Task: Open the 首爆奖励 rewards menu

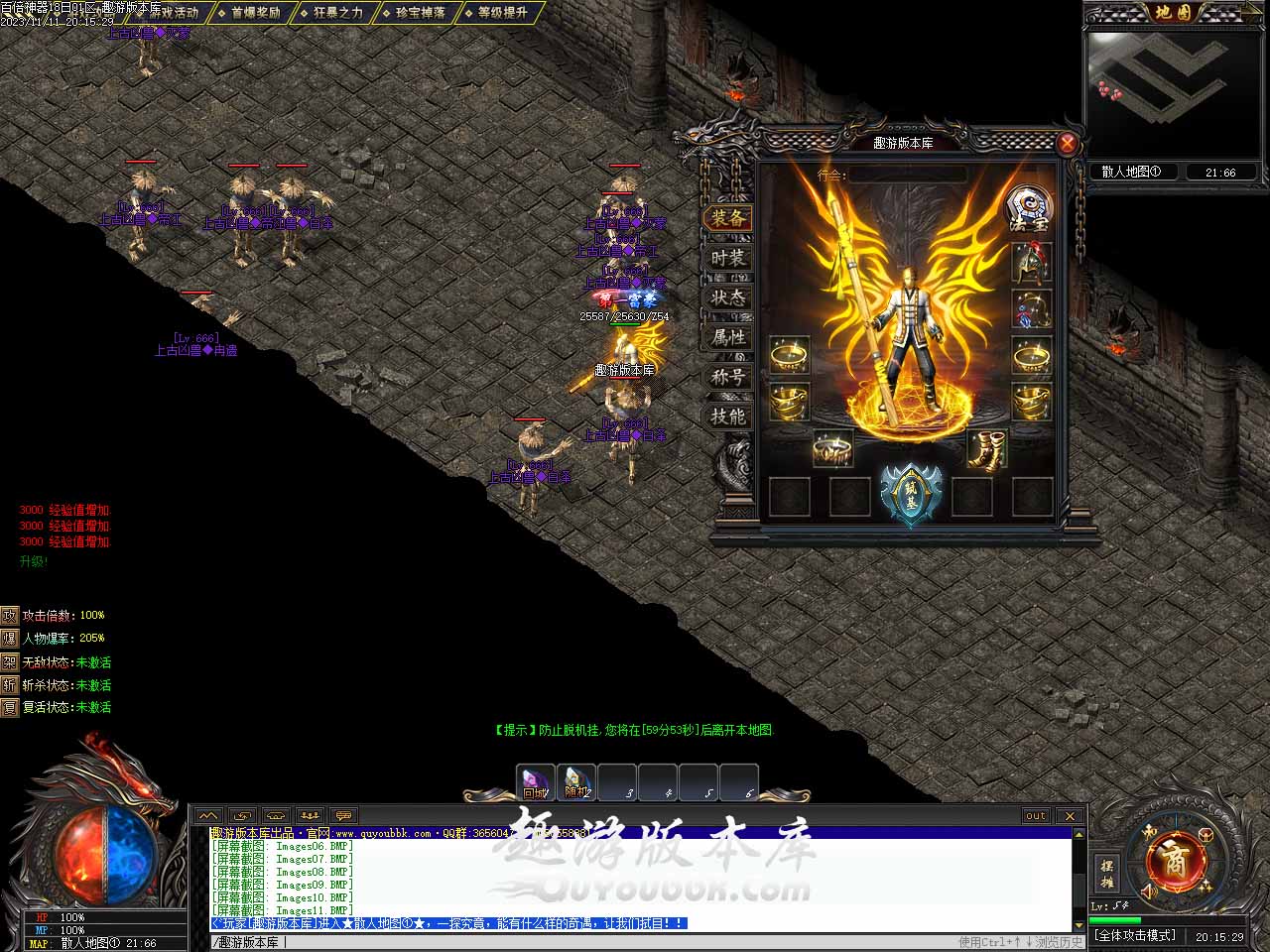Action: point(255,13)
